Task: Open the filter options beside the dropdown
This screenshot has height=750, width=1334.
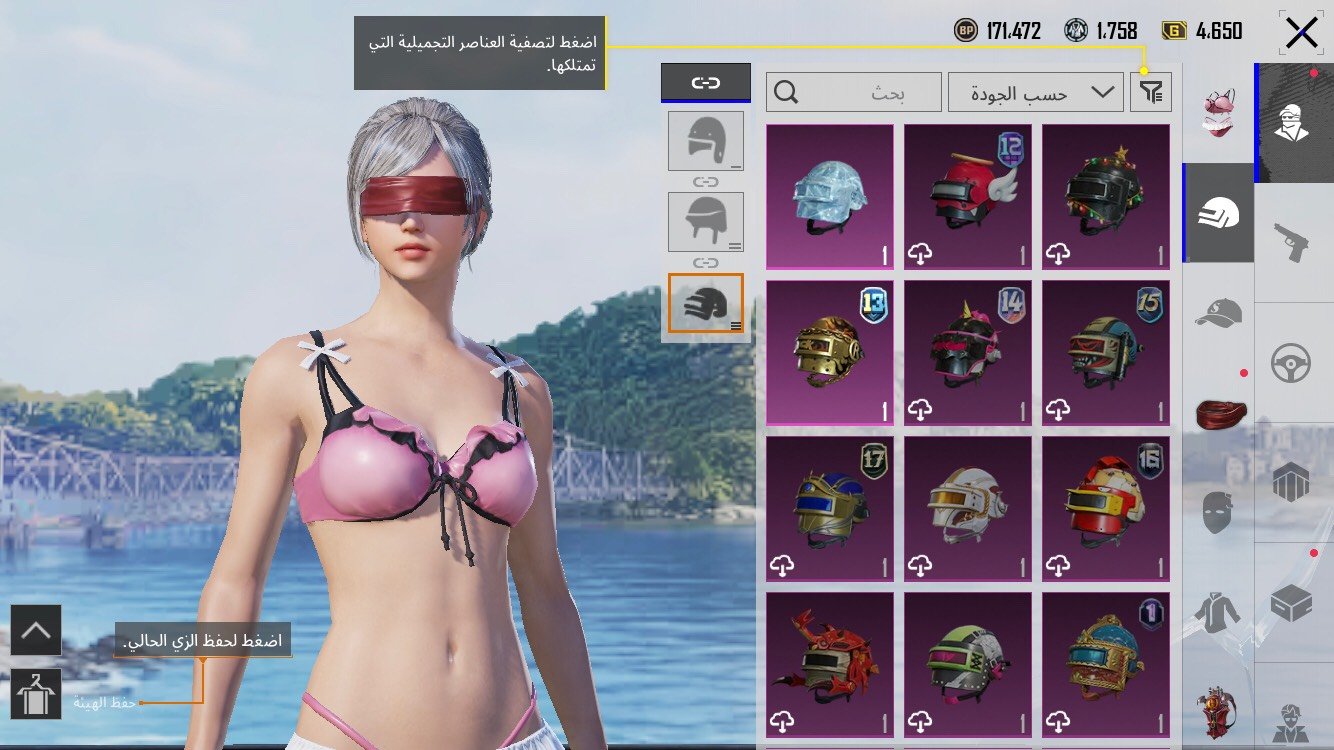Action: click(x=1150, y=91)
